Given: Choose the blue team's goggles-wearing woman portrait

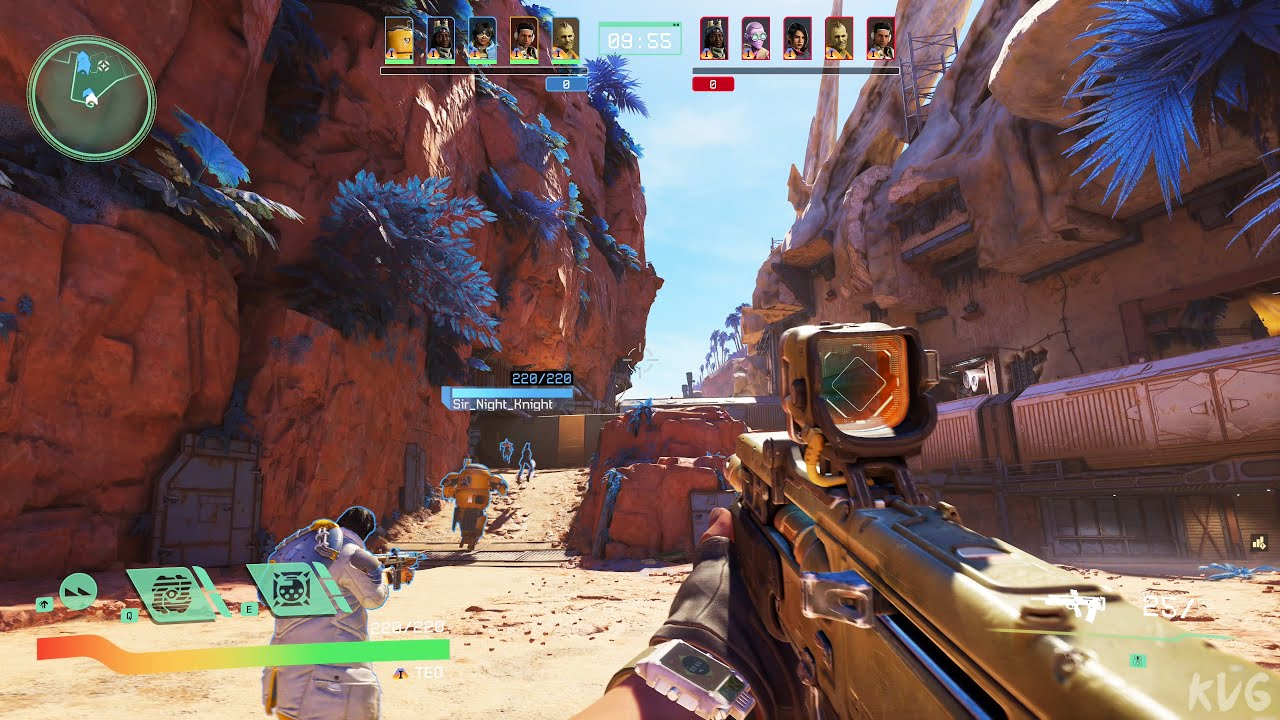Looking at the screenshot, I should pyautogui.click(x=482, y=40).
